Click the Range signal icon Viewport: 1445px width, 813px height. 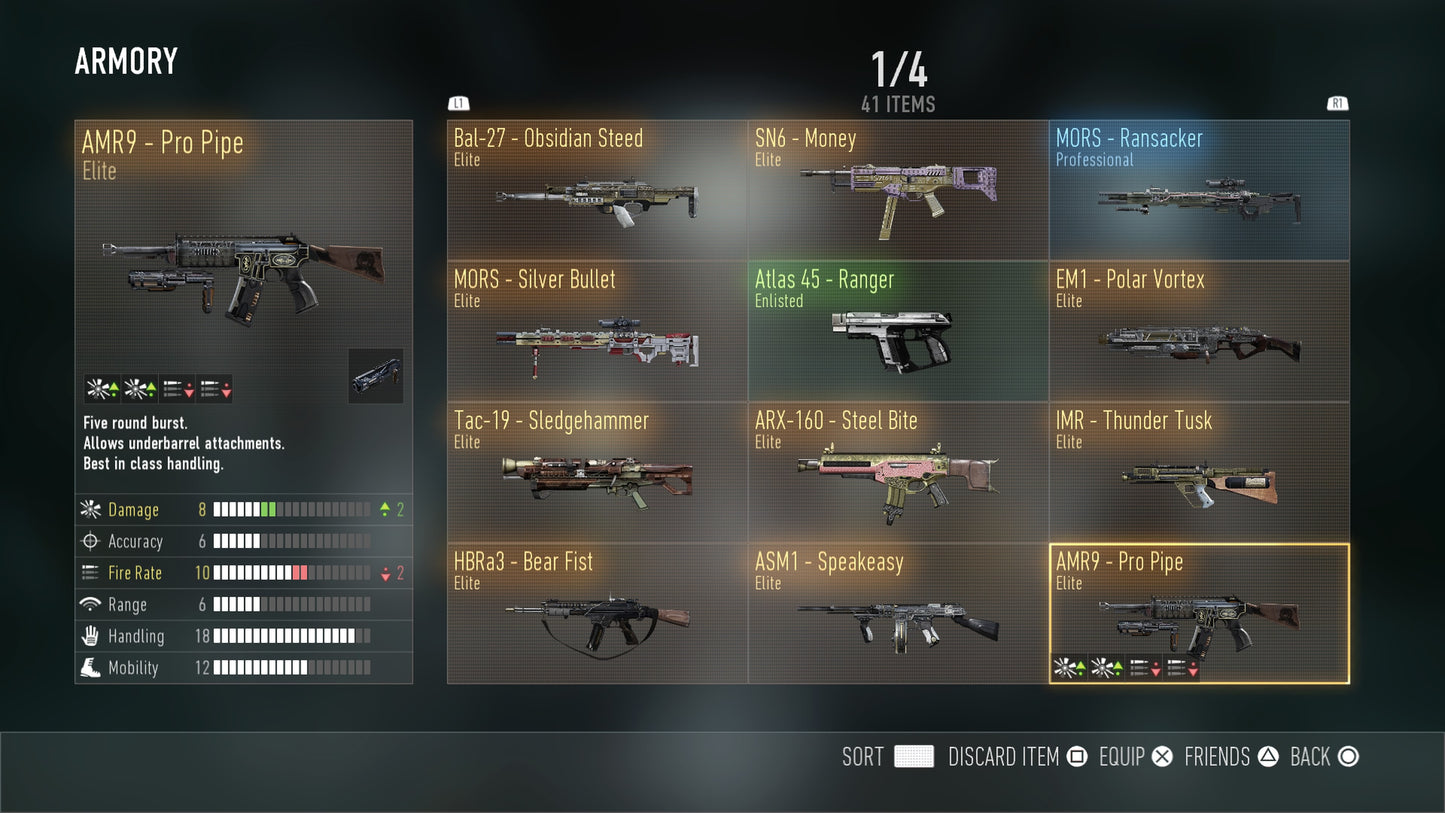pyautogui.click(x=88, y=605)
